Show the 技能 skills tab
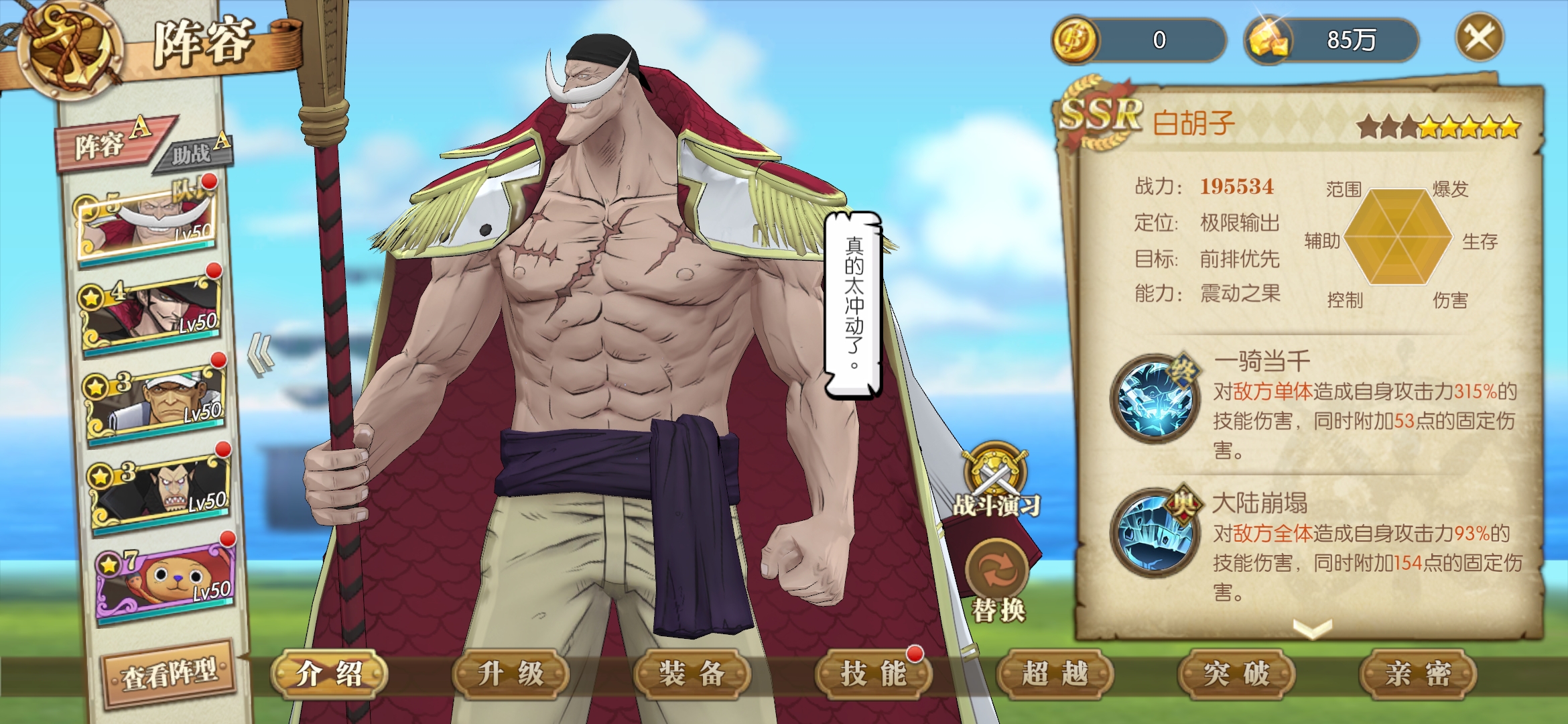This screenshot has height=724, width=1568. point(874,674)
